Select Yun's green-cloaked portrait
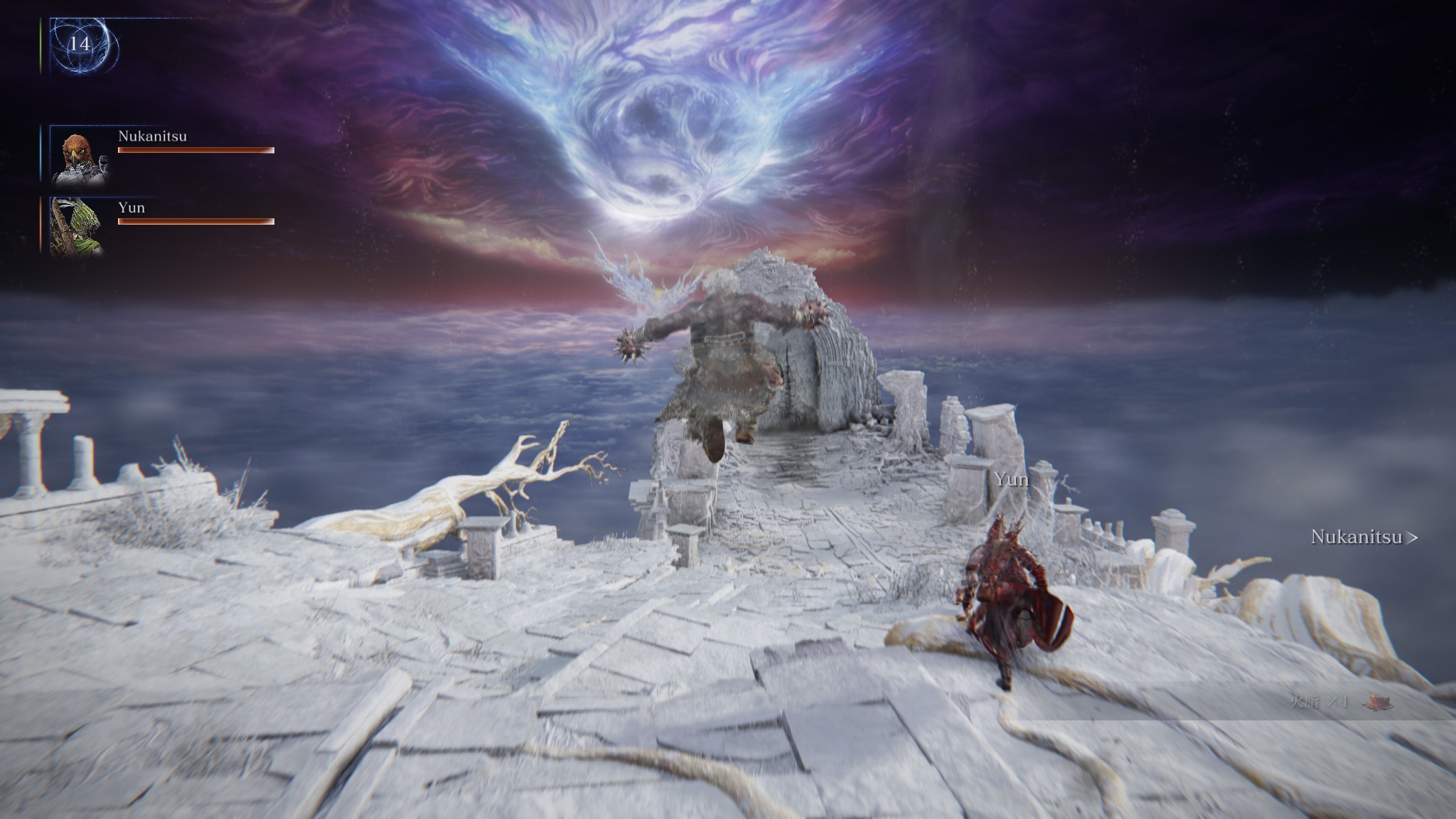Screen dimensions: 1456x819 tap(77, 226)
